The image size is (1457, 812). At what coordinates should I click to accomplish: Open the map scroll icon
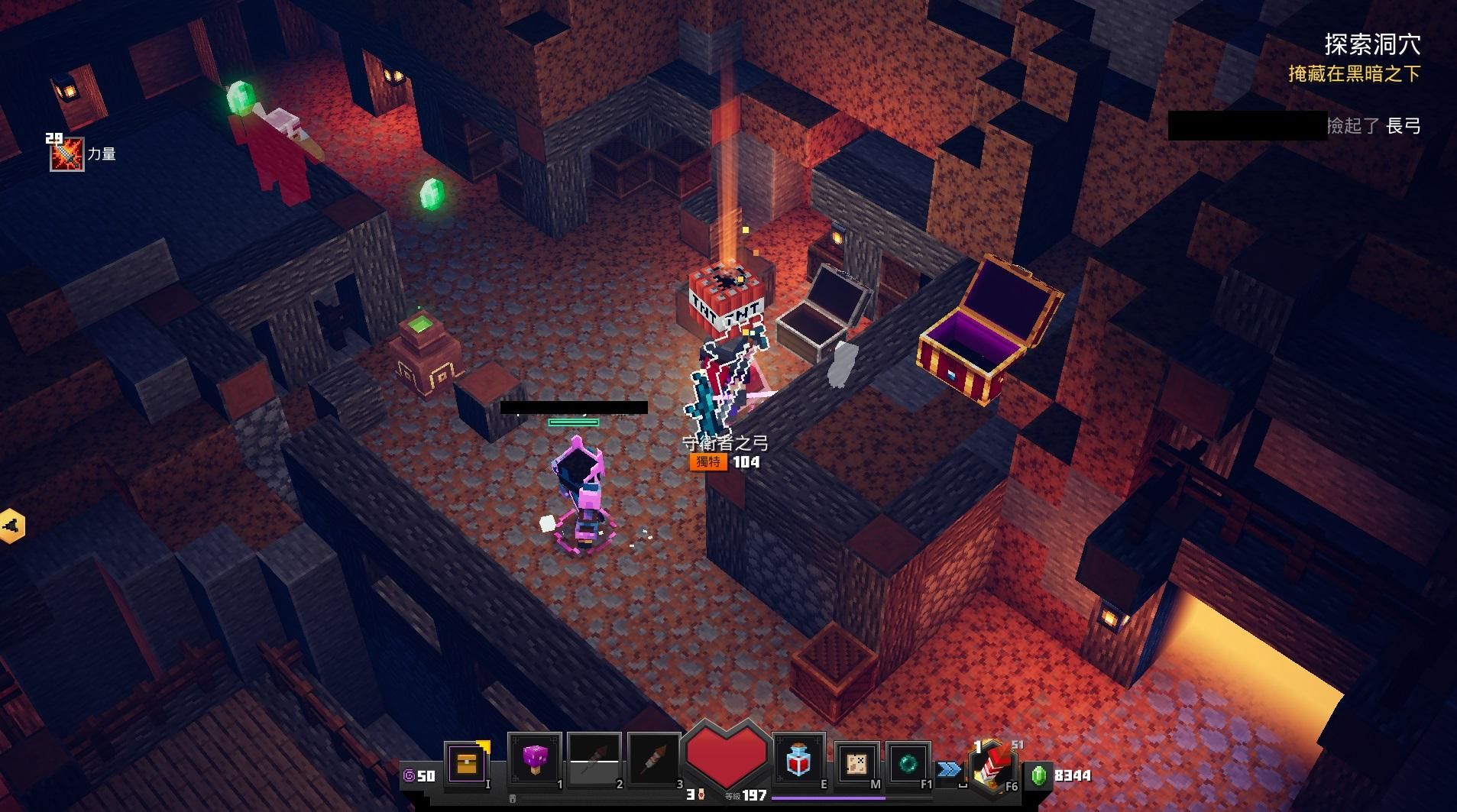(x=856, y=762)
